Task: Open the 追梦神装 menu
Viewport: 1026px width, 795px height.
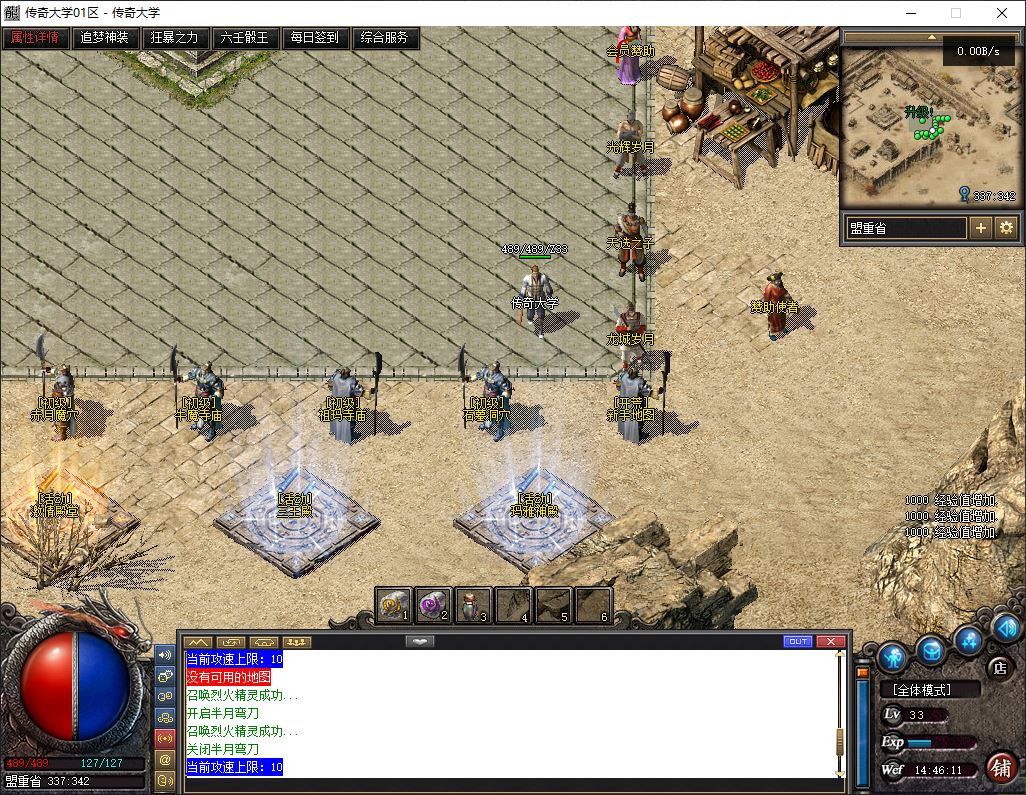Action: [105, 38]
